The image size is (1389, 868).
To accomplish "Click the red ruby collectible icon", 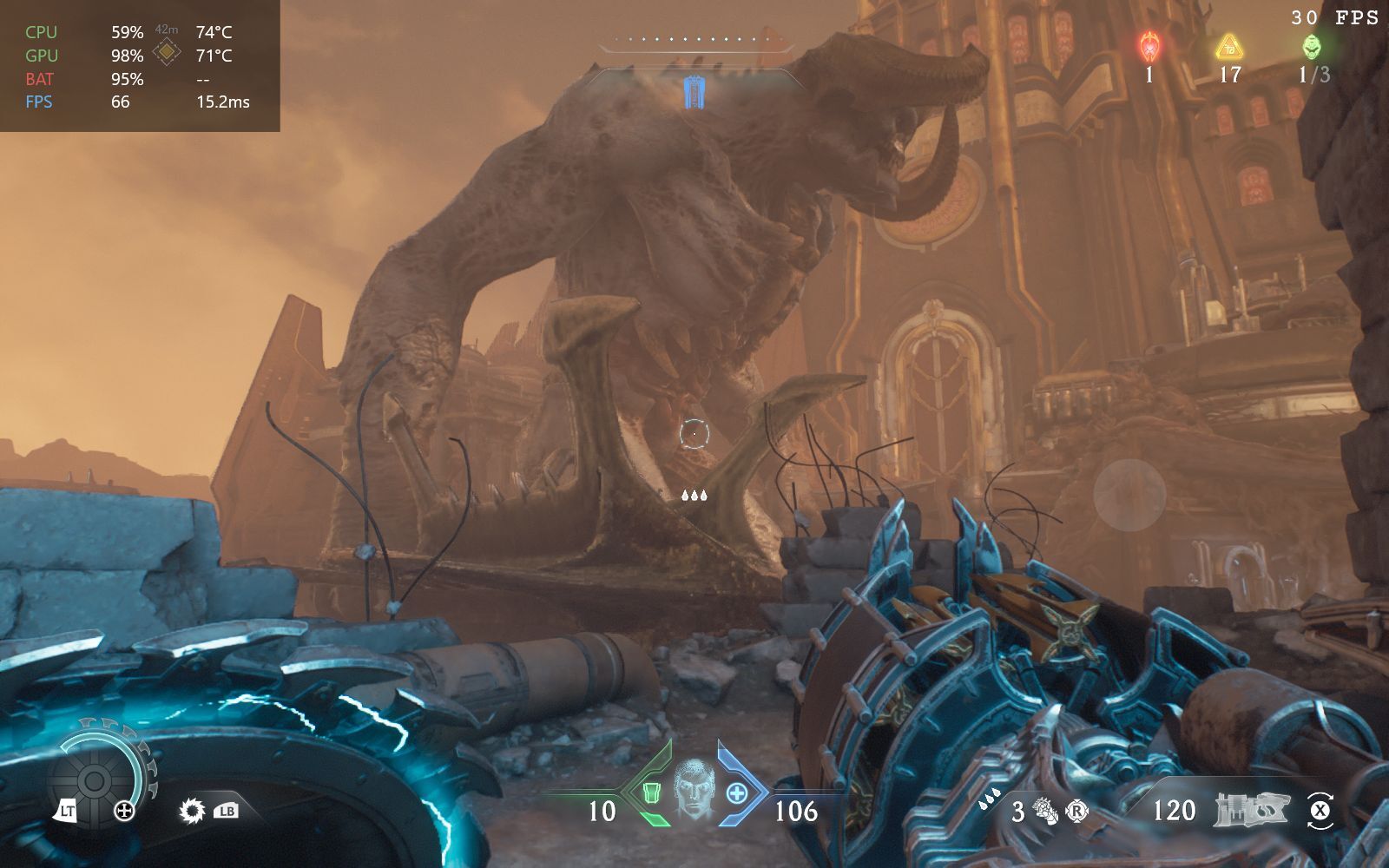I will click(1149, 45).
